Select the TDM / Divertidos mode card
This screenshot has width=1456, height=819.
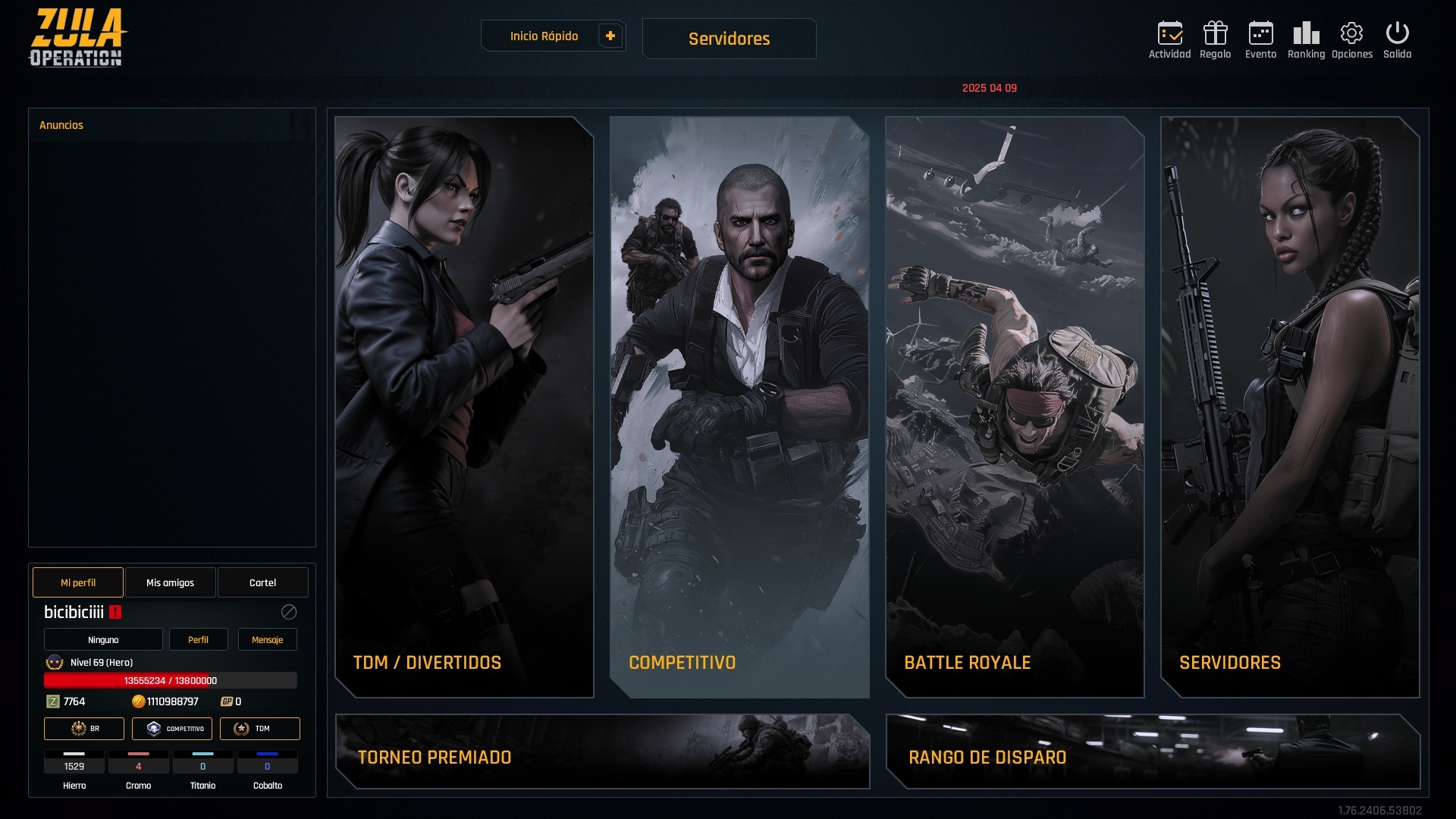pos(464,406)
